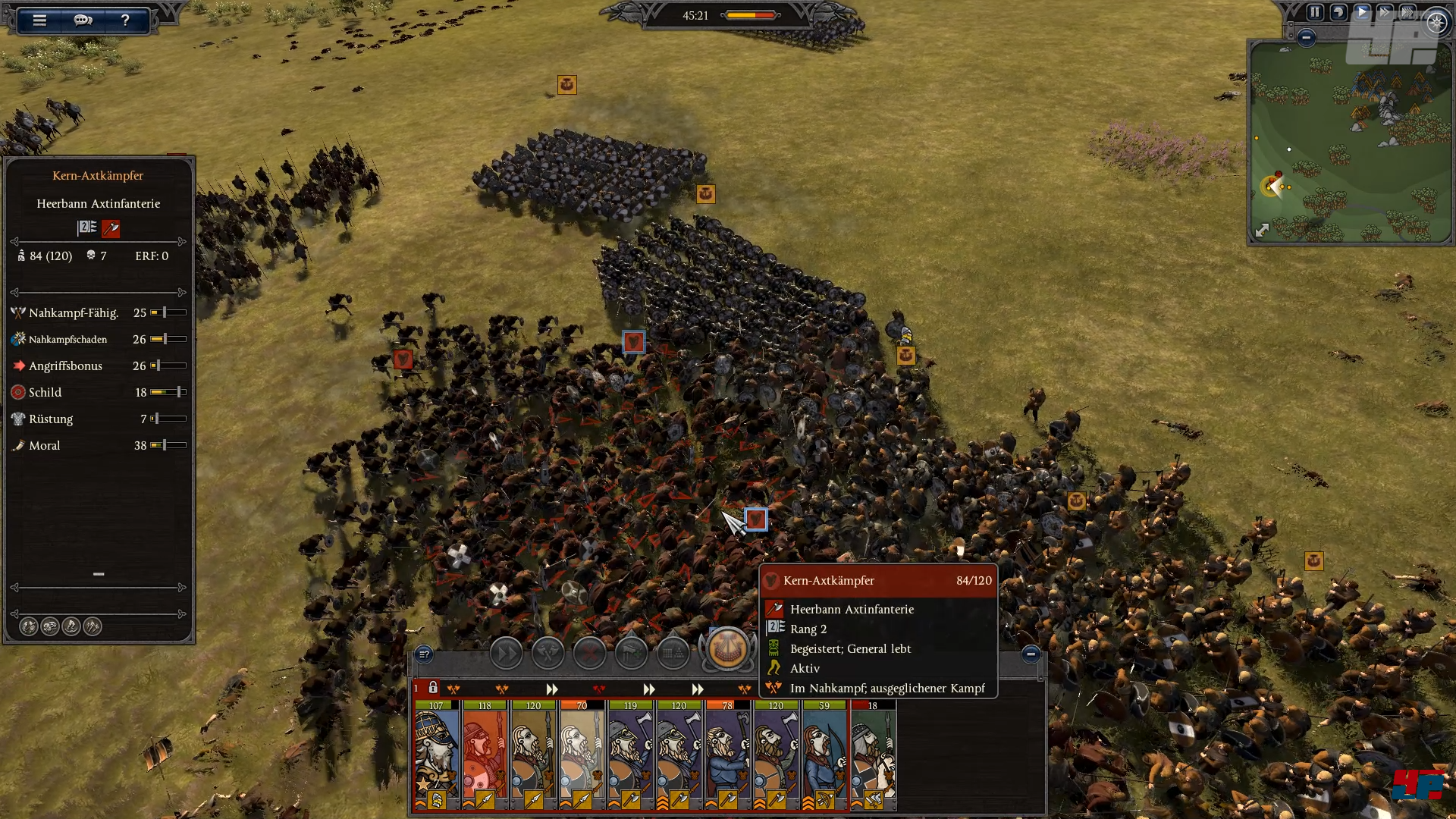Toggle run mode double-arrow button
The width and height of the screenshot is (1456, 819).
[506, 653]
